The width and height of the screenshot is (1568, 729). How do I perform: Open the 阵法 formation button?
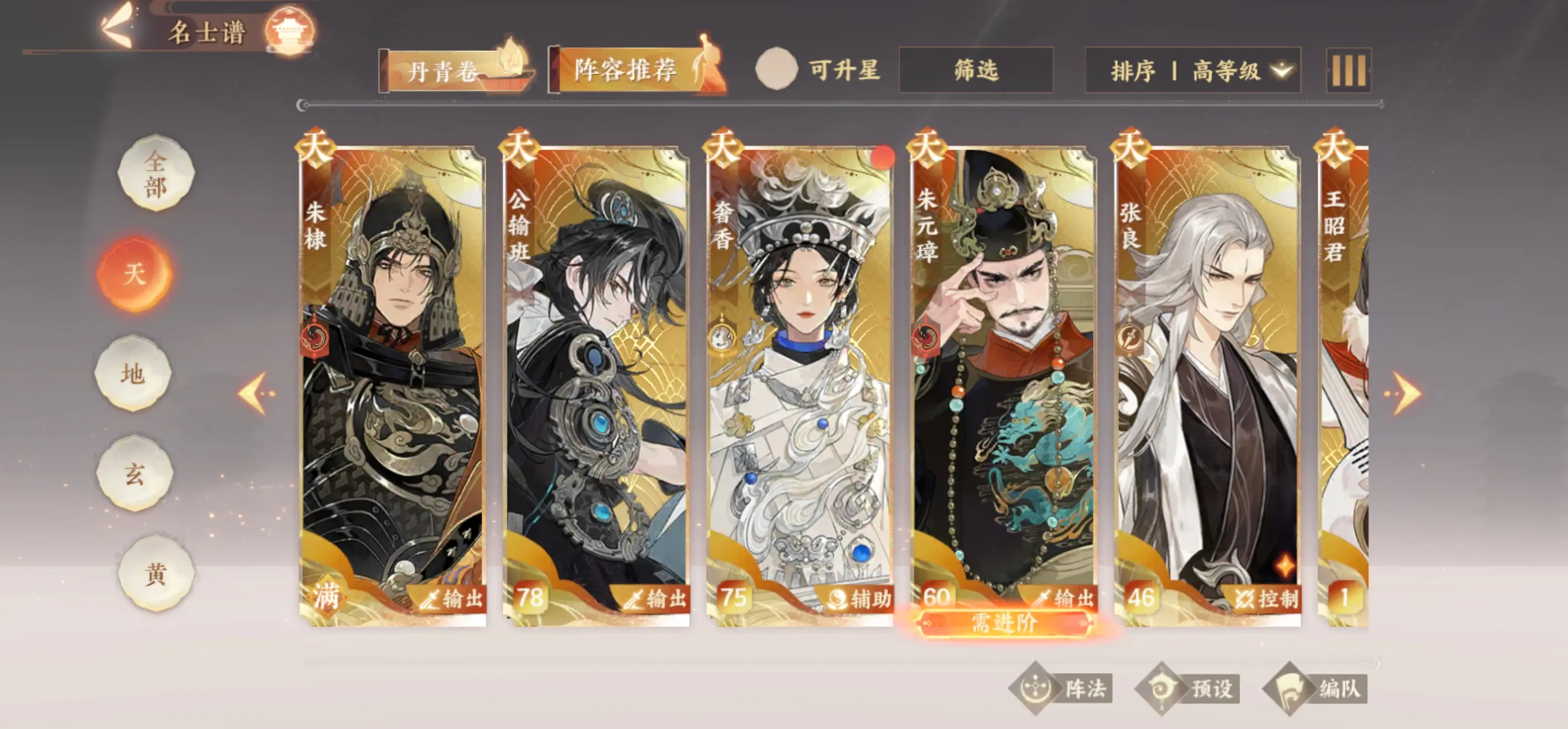click(1061, 689)
